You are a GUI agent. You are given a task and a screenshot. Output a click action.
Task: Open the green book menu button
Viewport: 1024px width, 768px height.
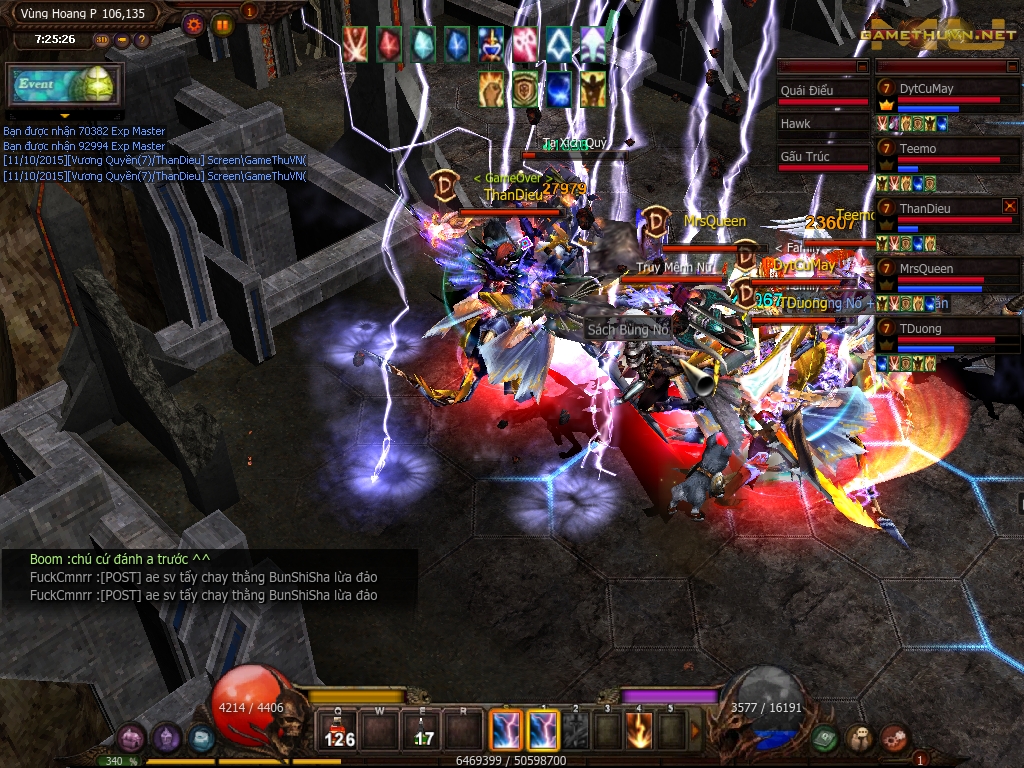pyautogui.click(x=823, y=738)
